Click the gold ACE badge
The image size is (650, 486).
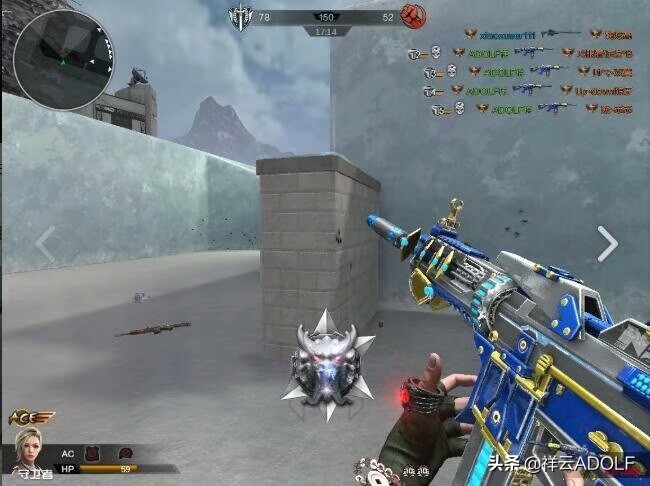pyautogui.click(x=30, y=417)
